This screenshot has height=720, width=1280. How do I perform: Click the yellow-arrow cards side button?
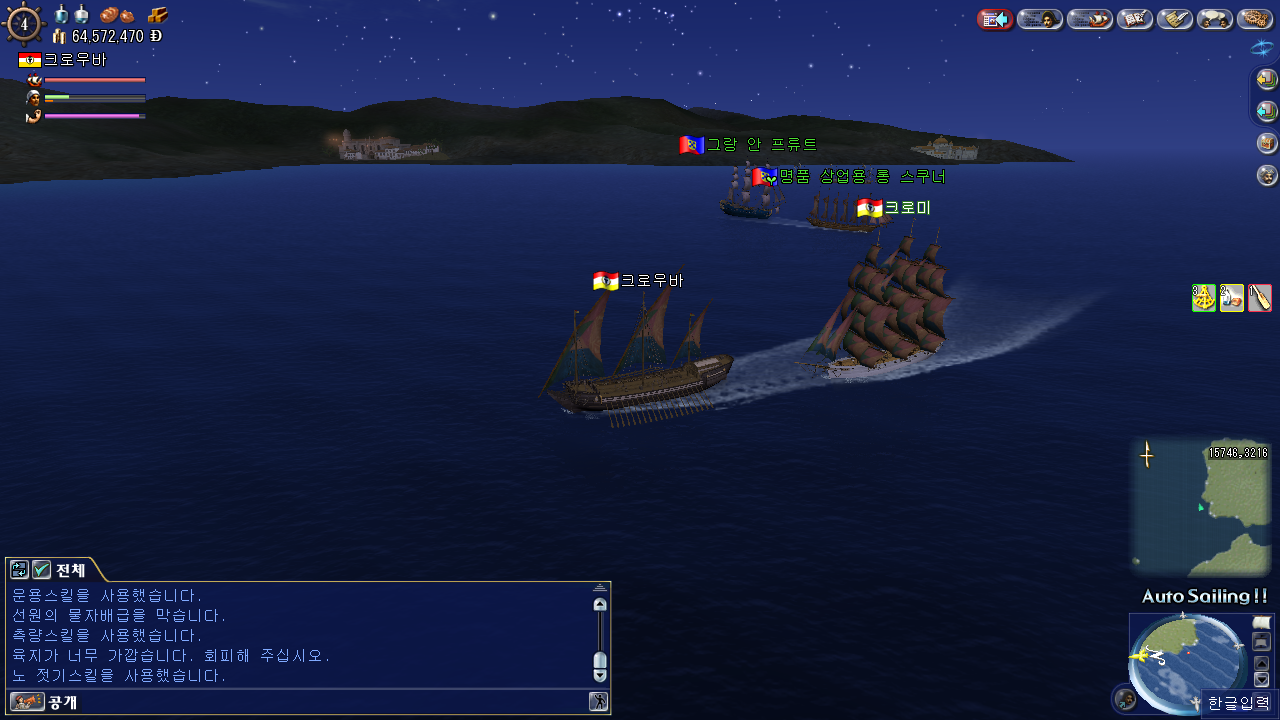pos(1267,79)
